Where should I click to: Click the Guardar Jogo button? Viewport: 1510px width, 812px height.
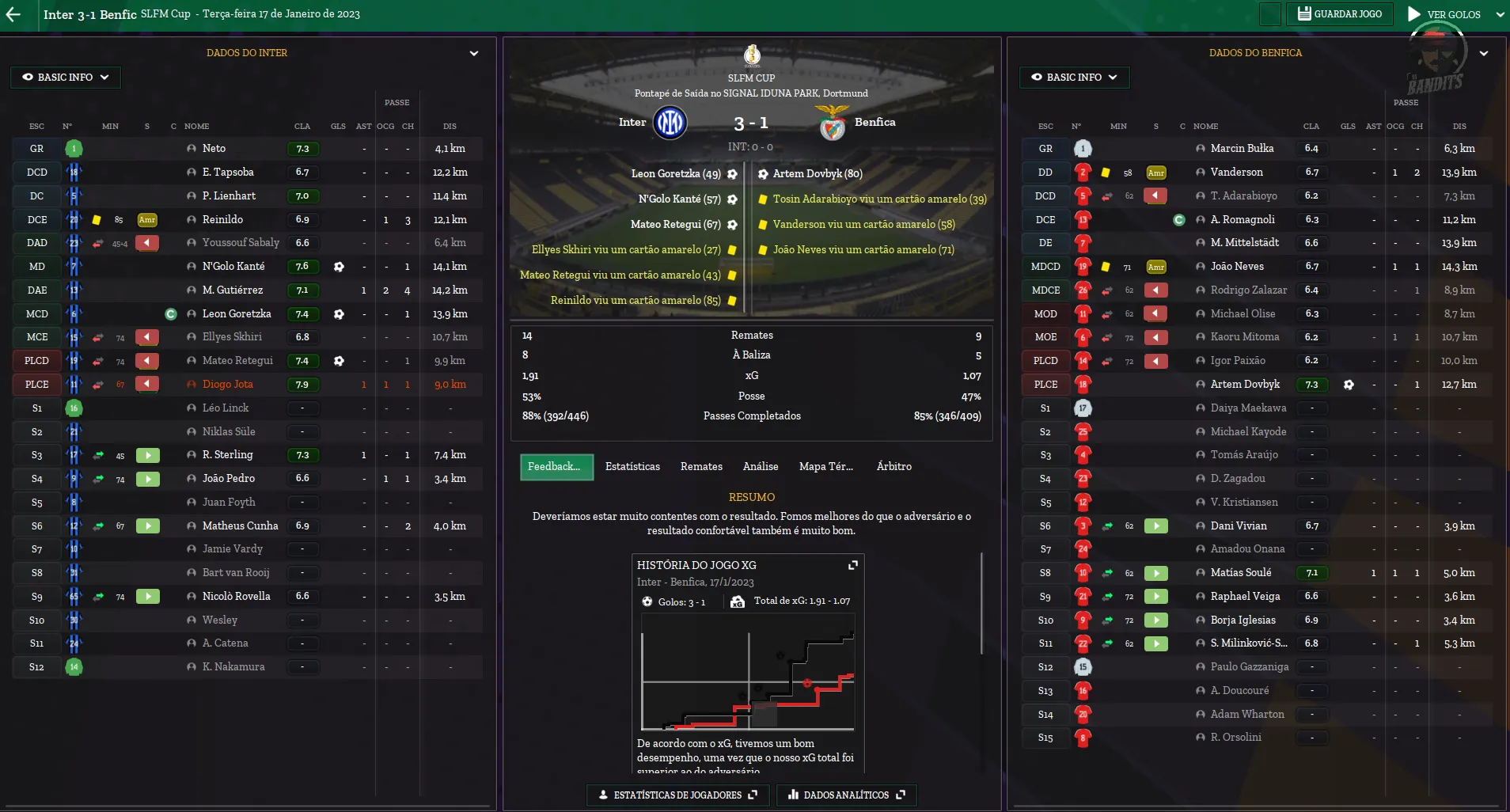coord(1340,14)
